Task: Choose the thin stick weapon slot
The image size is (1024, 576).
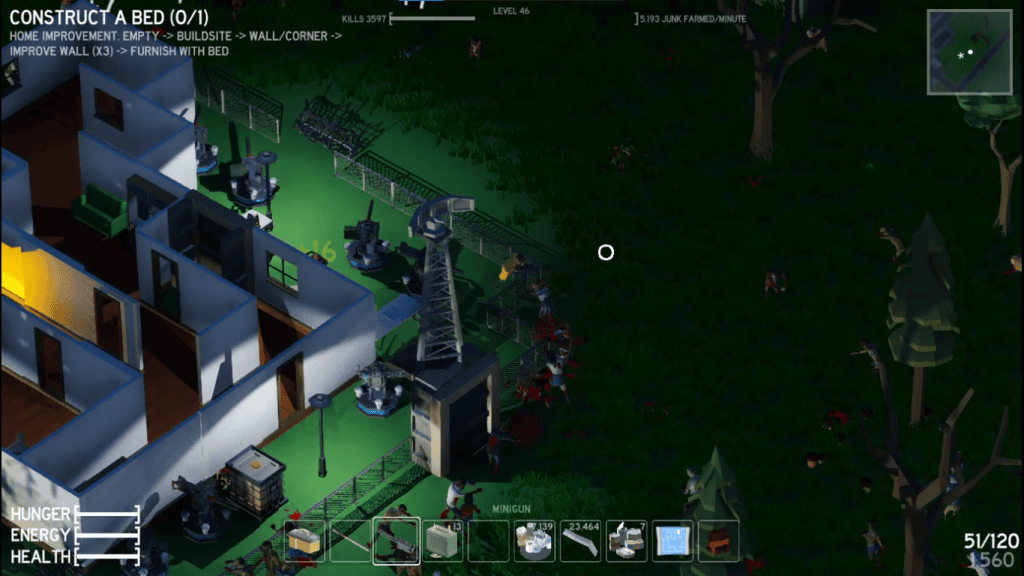Action: tap(350, 541)
